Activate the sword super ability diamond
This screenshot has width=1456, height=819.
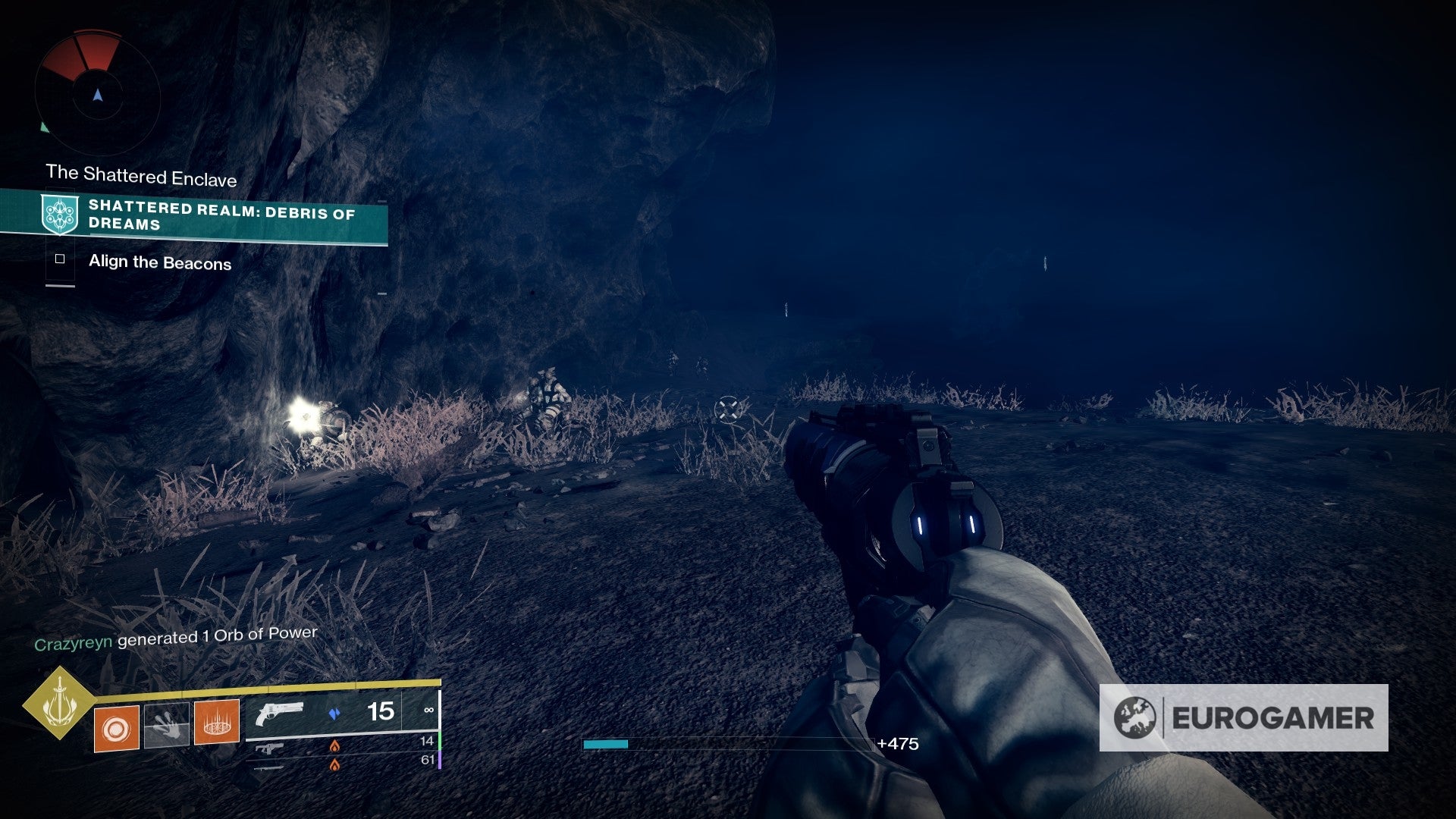(x=59, y=703)
